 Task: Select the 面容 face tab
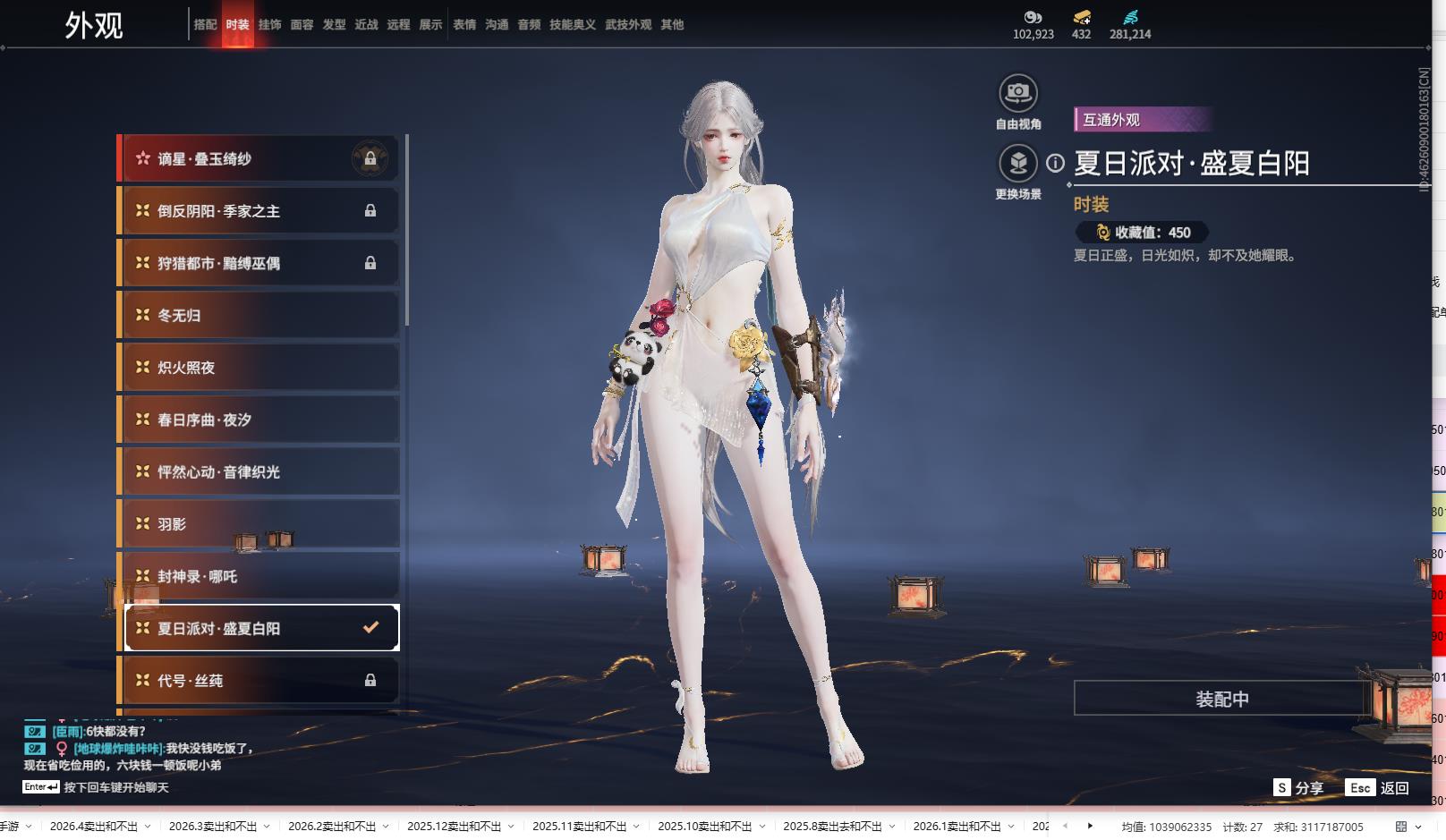tap(302, 25)
